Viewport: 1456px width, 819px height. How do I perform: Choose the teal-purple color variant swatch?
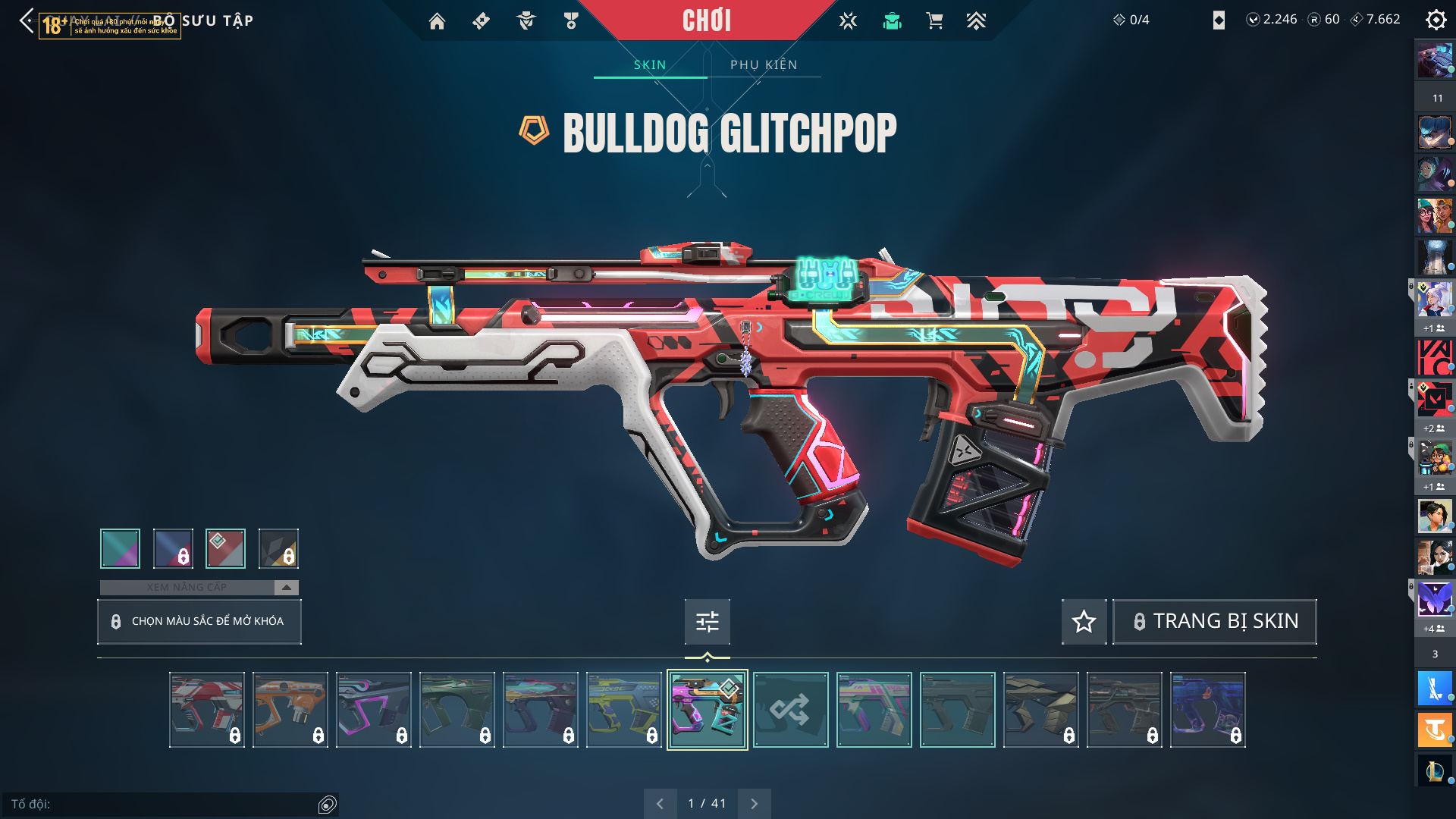pos(120,548)
